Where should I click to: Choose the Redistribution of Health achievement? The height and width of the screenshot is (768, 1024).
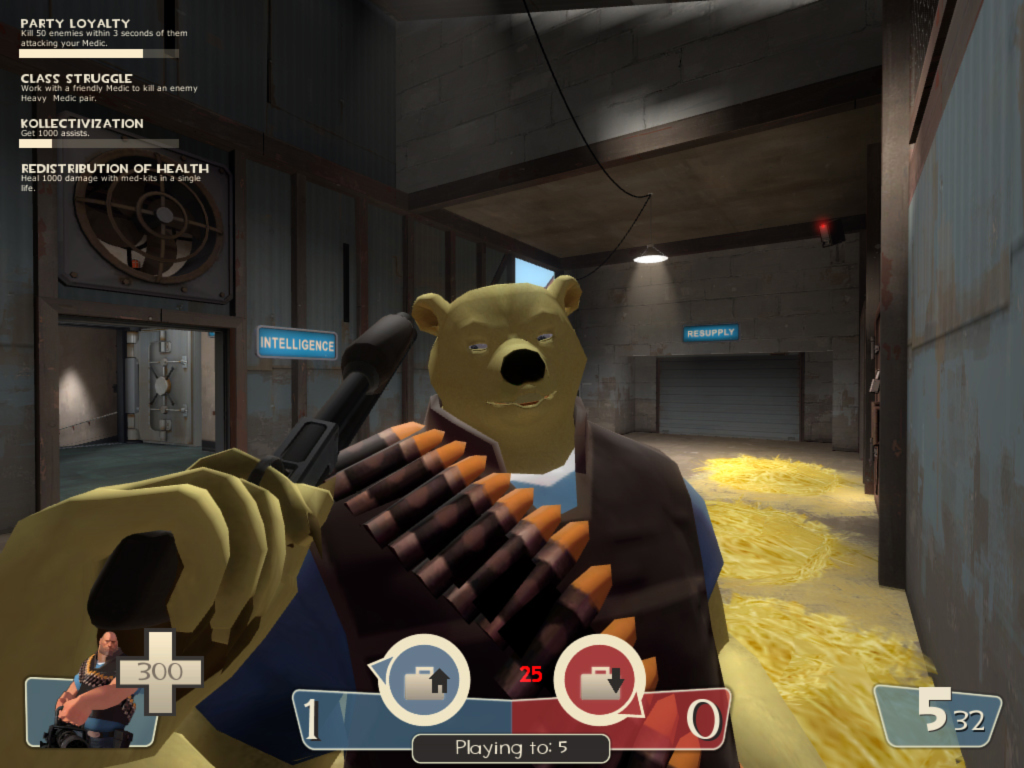[x=114, y=168]
